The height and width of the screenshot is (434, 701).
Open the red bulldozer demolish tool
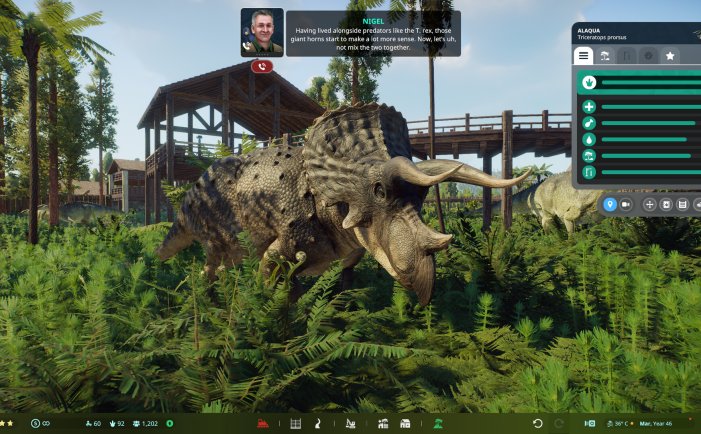click(264, 424)
